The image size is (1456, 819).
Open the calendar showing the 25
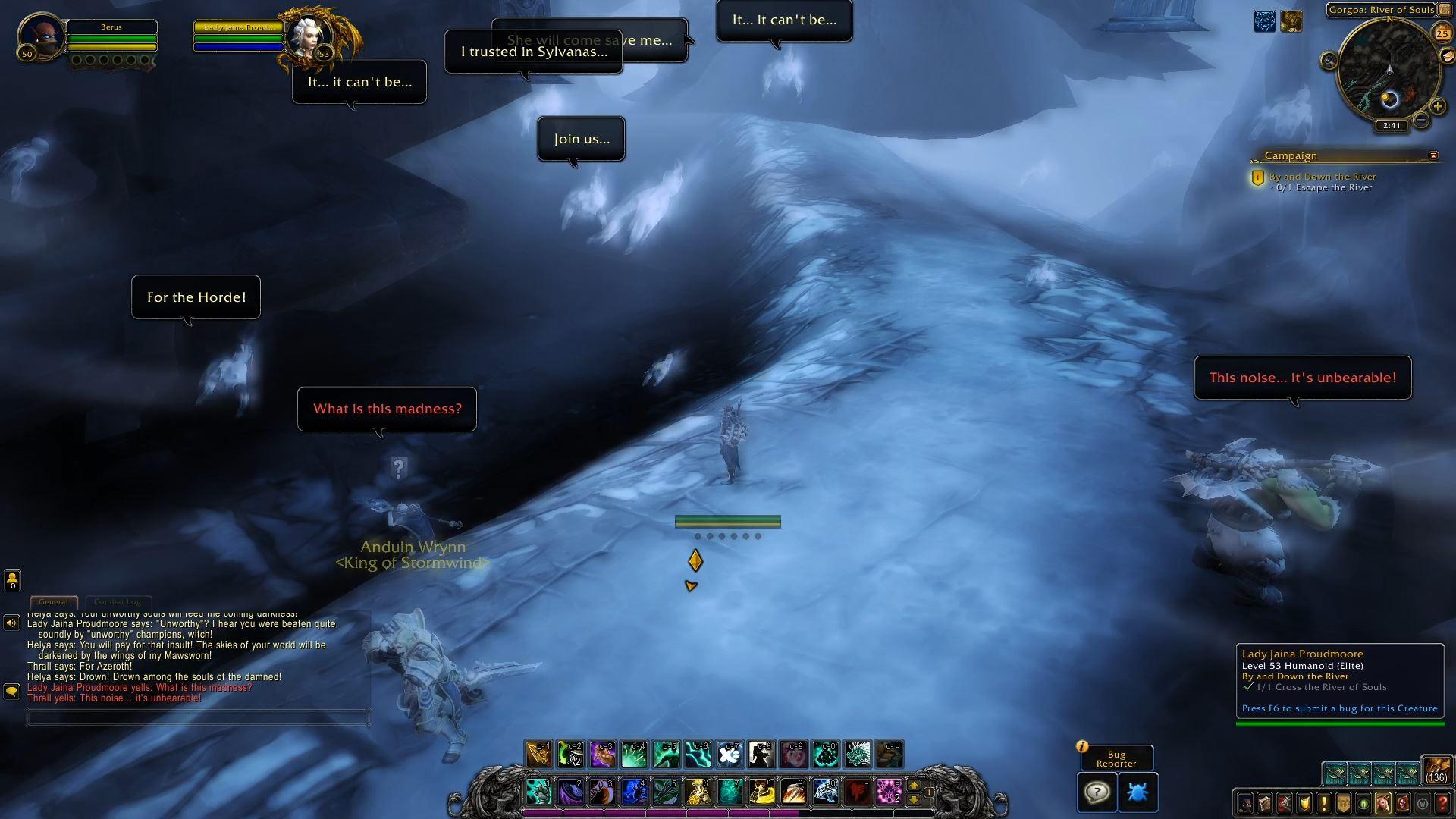pos(1442,33)
